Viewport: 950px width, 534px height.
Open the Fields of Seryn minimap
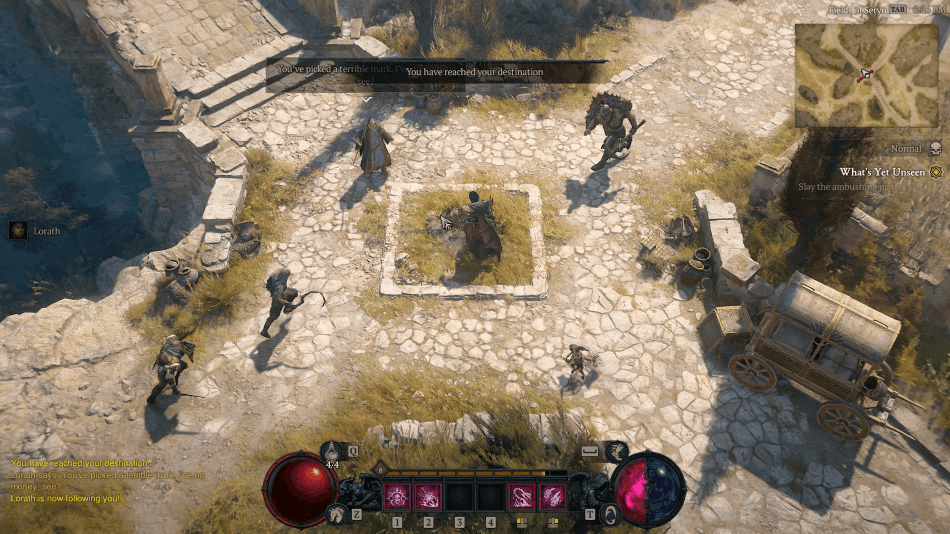[x=867, y=76]
